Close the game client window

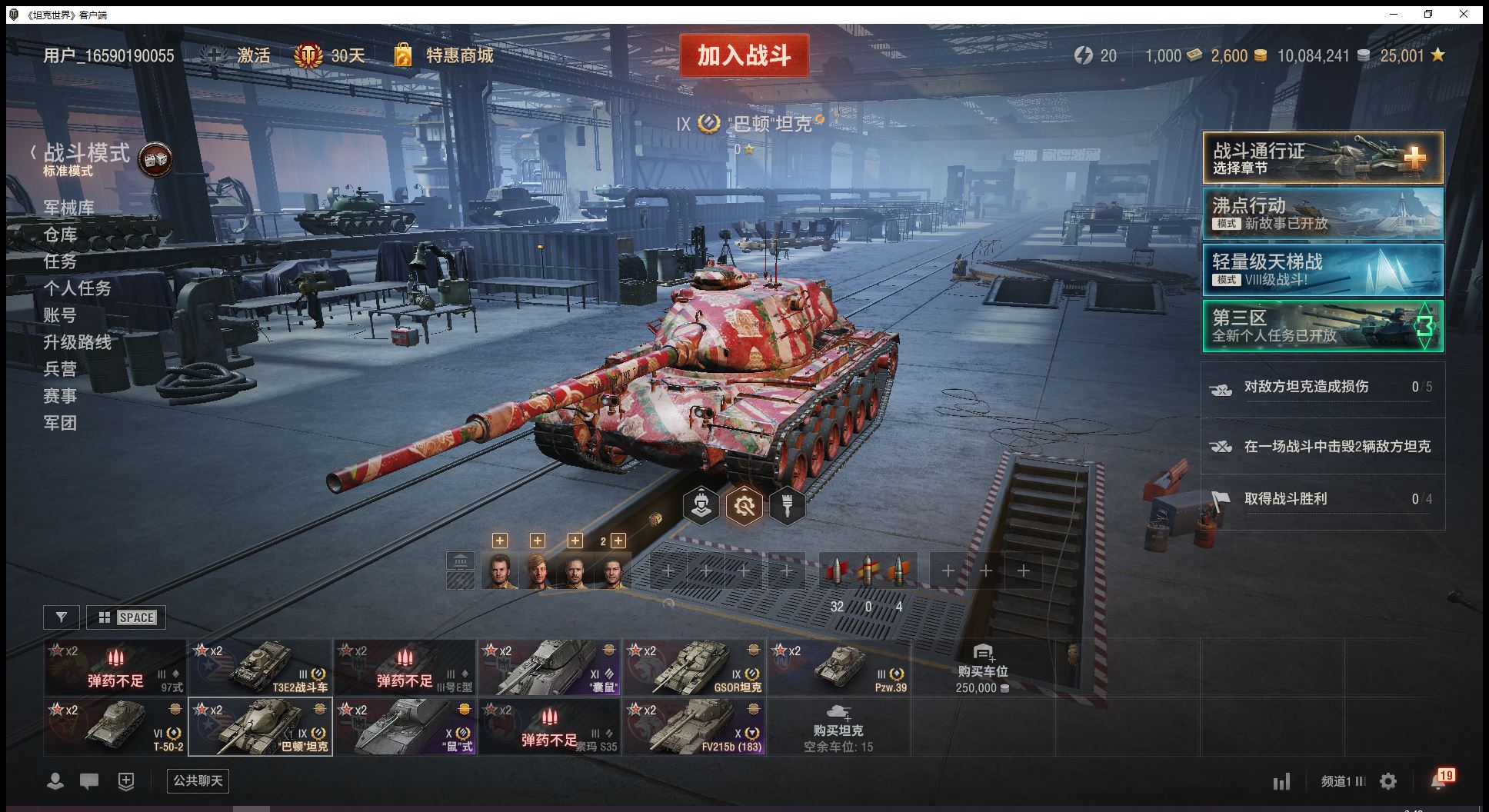[x=1464, y=14]
